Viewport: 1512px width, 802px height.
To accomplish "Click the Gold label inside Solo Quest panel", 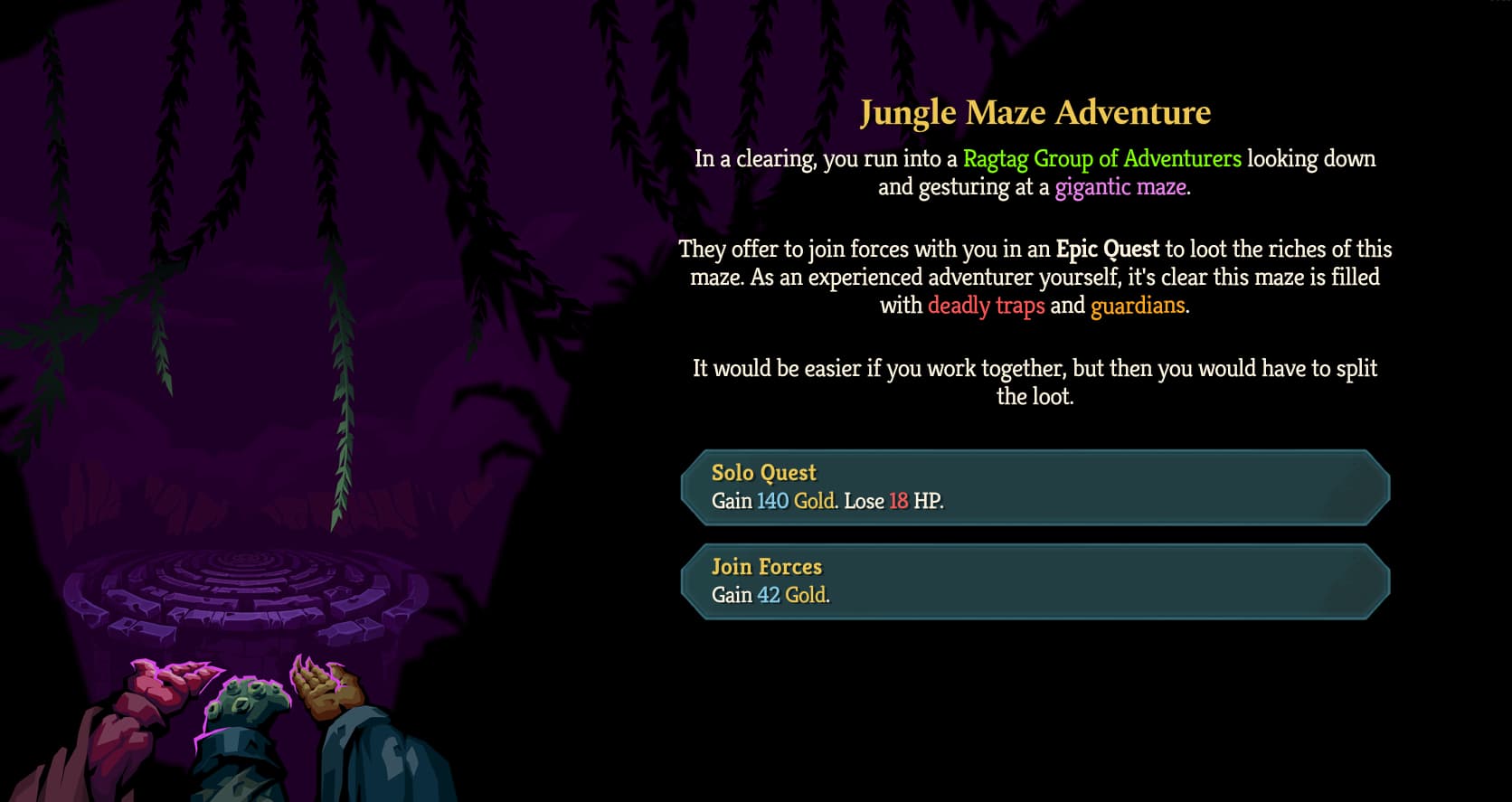I will 813,501.
